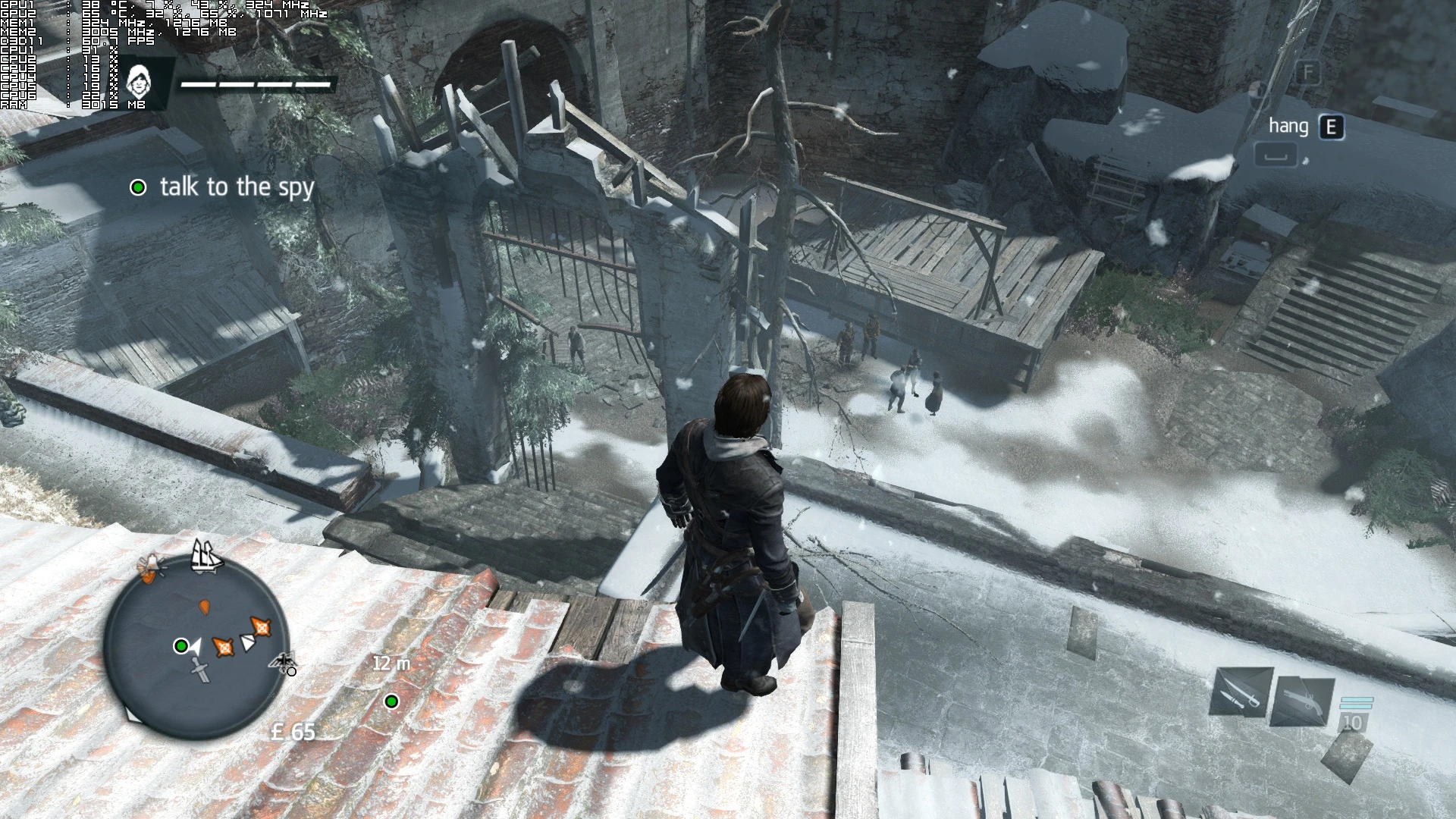1456x819 pixels.
Task: Click the sword icon inside the minimap
Action: tap(199, 668)
